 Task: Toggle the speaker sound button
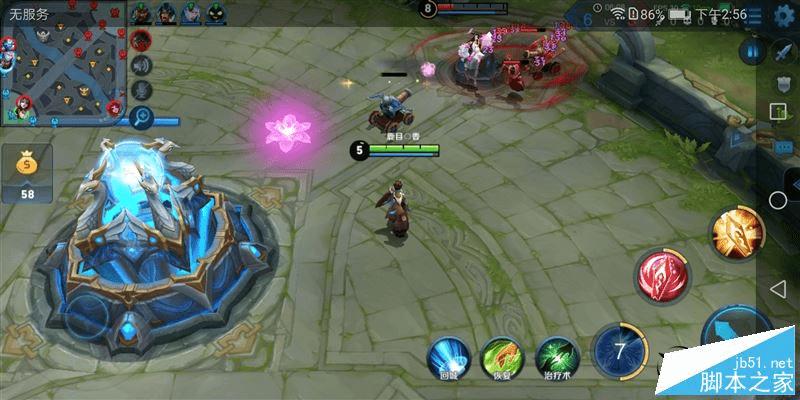[141, 65]
